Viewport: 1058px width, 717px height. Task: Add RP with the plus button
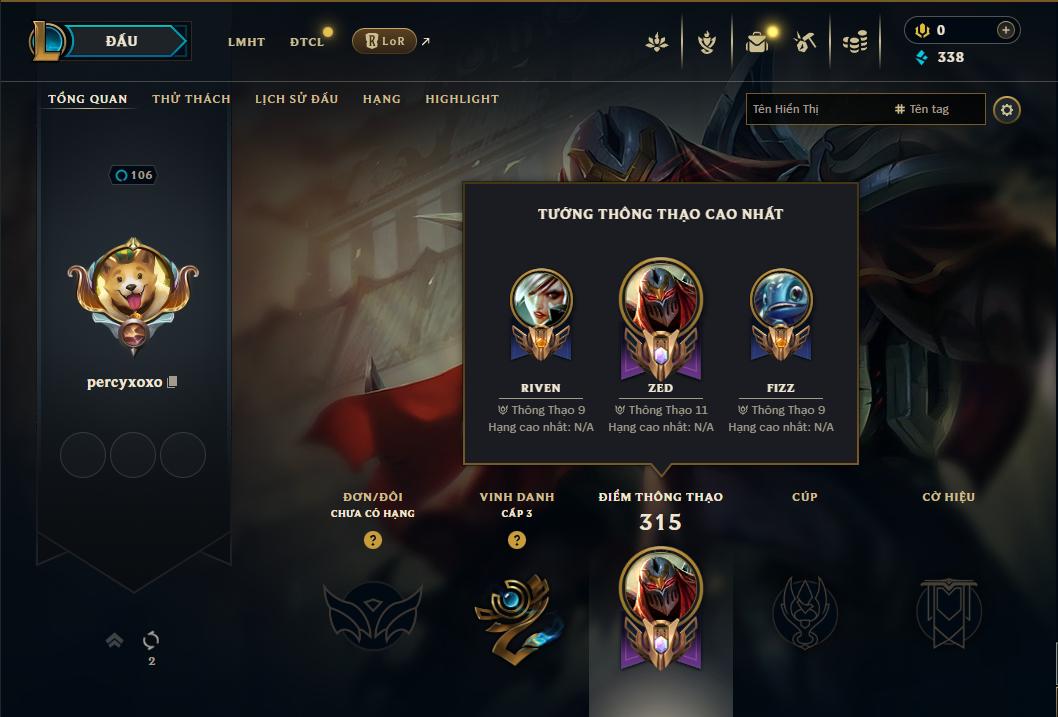pos(1006,31)
